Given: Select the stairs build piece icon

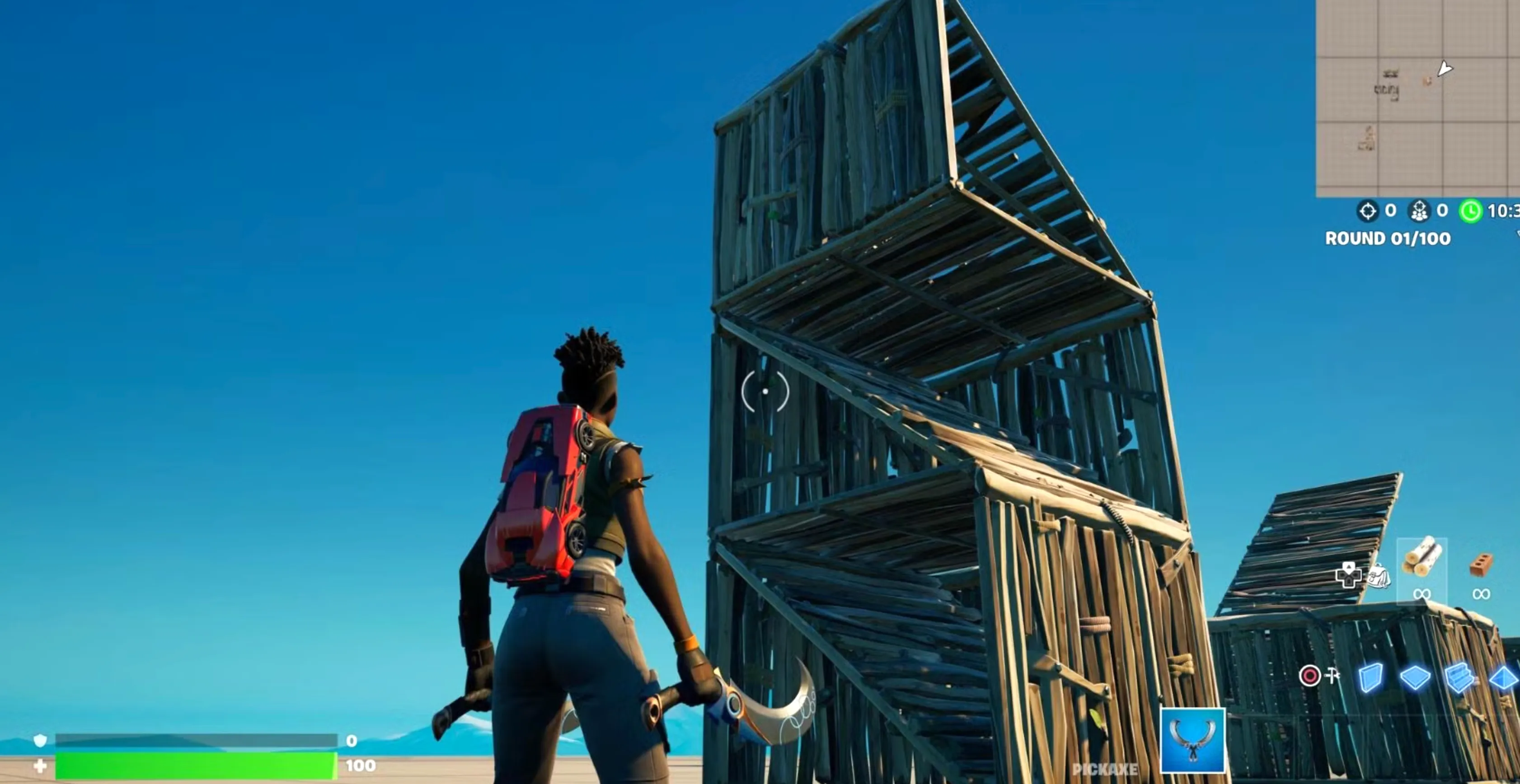Looking at the screenshot, I should point(1459,679).
